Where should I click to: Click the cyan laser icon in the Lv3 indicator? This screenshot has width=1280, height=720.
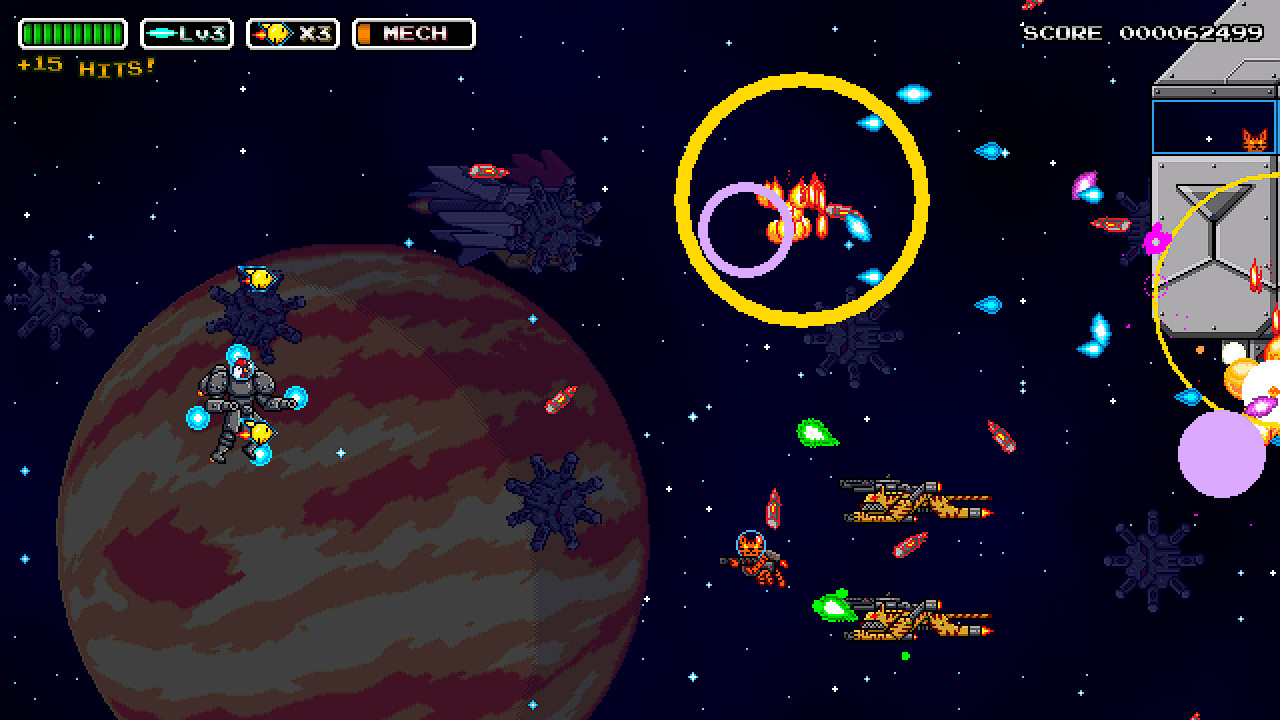(x=162, y=33)
